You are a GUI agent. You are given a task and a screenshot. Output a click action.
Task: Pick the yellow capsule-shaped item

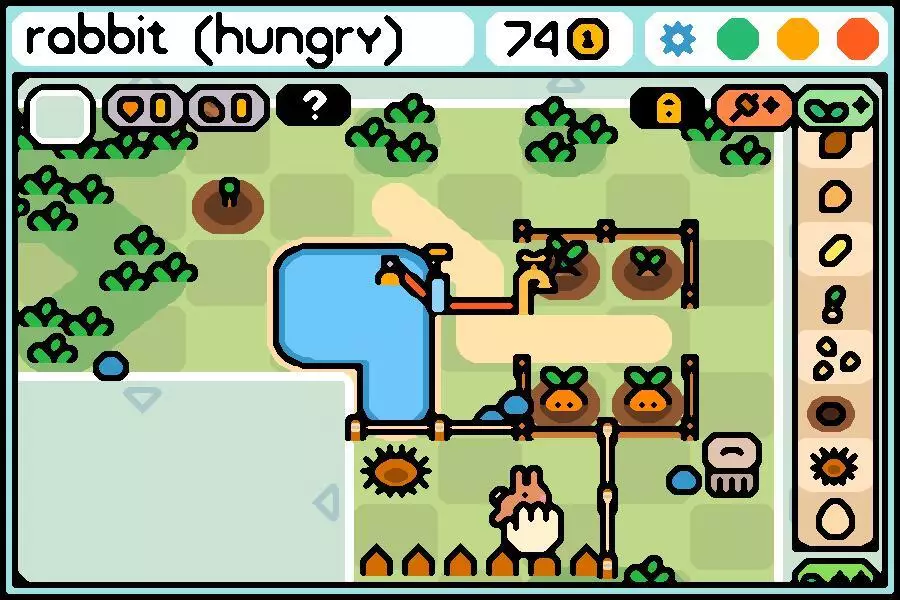[834, 250]
